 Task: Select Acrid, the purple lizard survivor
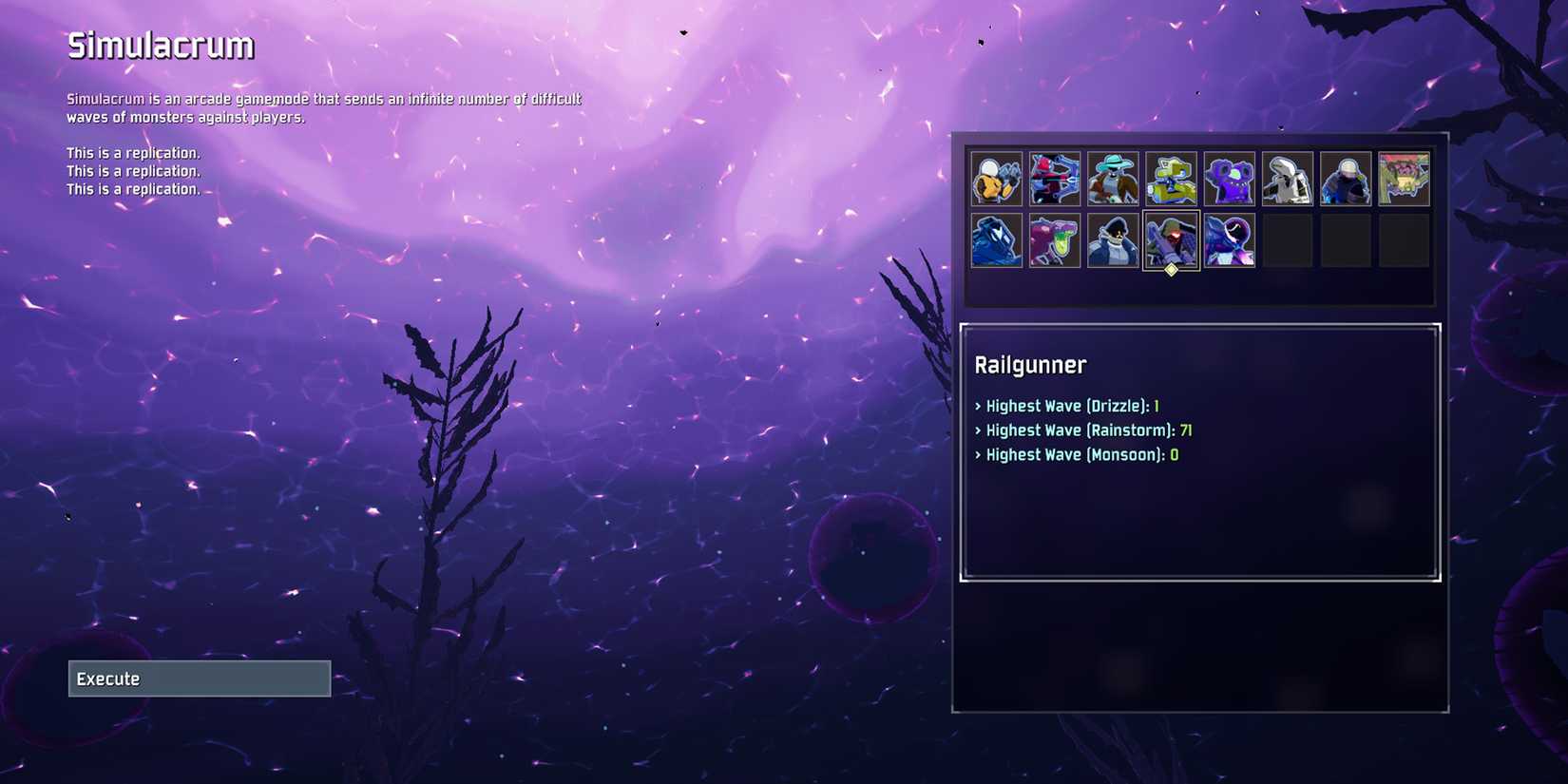(1055, 238)
